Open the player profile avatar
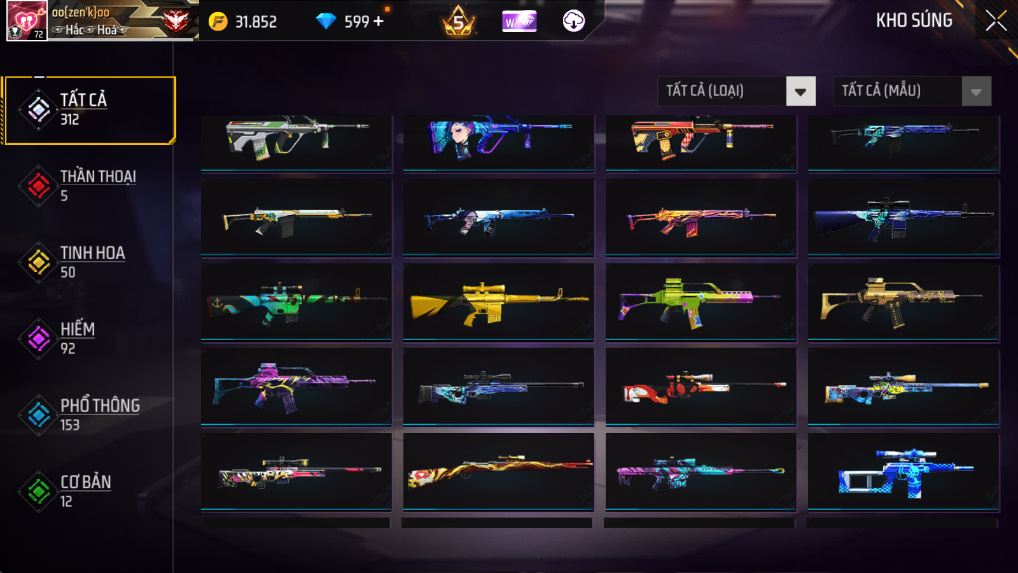 pyautogui.click(x=27, y=21)
